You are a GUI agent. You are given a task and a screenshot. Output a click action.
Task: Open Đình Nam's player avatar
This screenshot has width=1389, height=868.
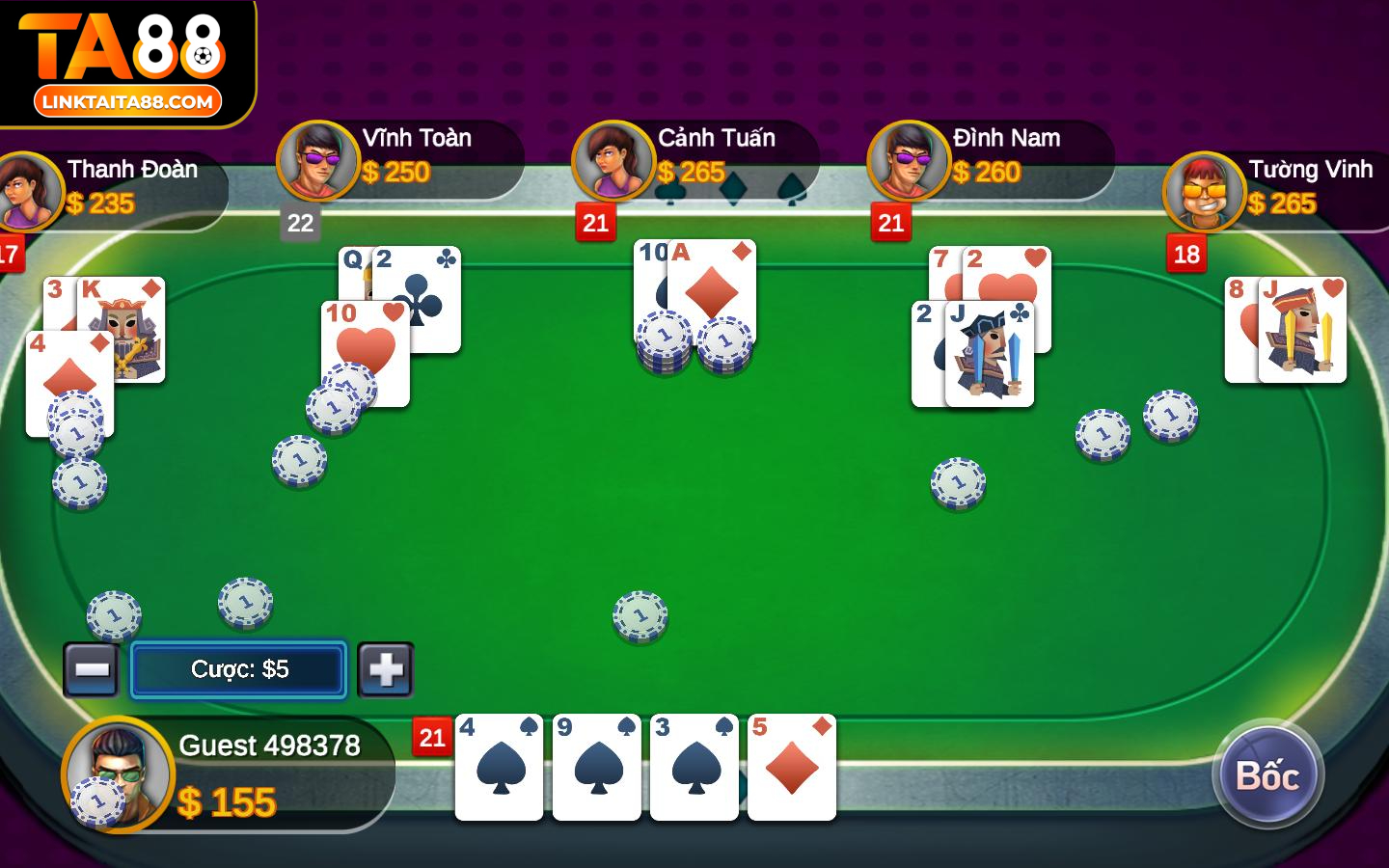point(909,161)
